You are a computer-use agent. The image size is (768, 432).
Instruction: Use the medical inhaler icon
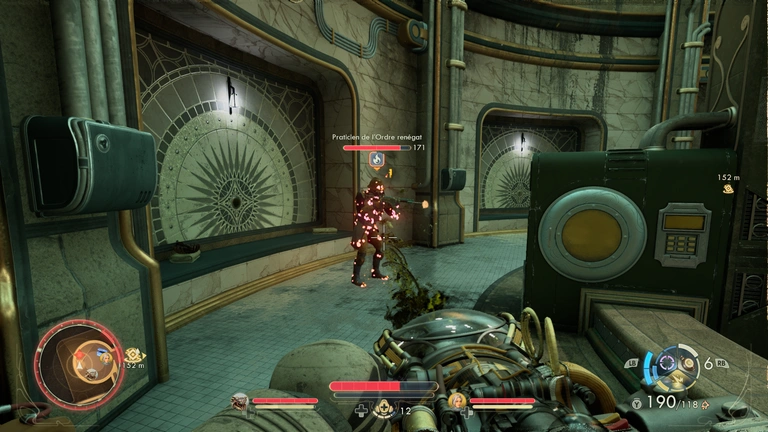(381, 408)
